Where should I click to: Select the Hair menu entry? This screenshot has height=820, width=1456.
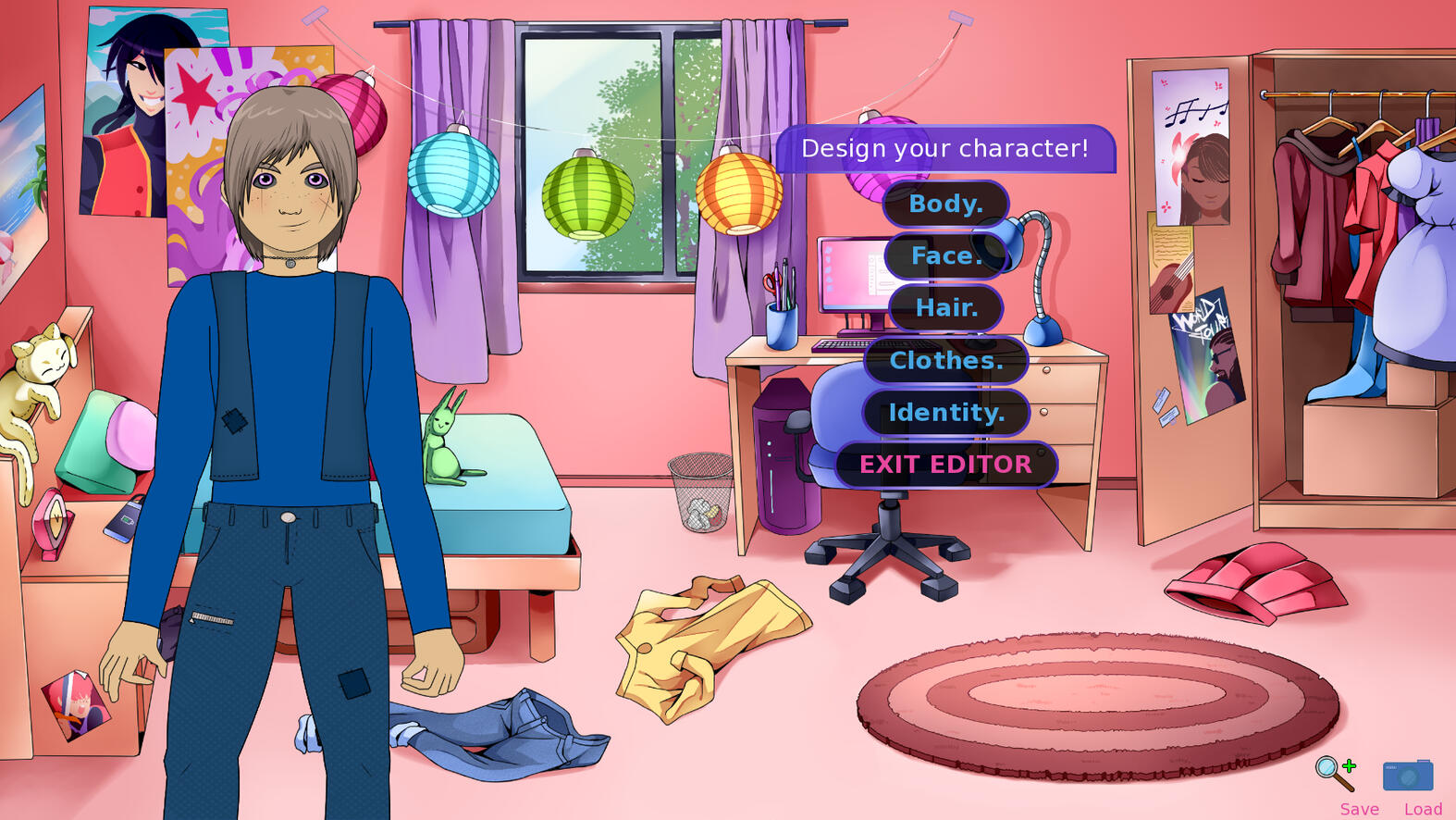click(945, 307)
